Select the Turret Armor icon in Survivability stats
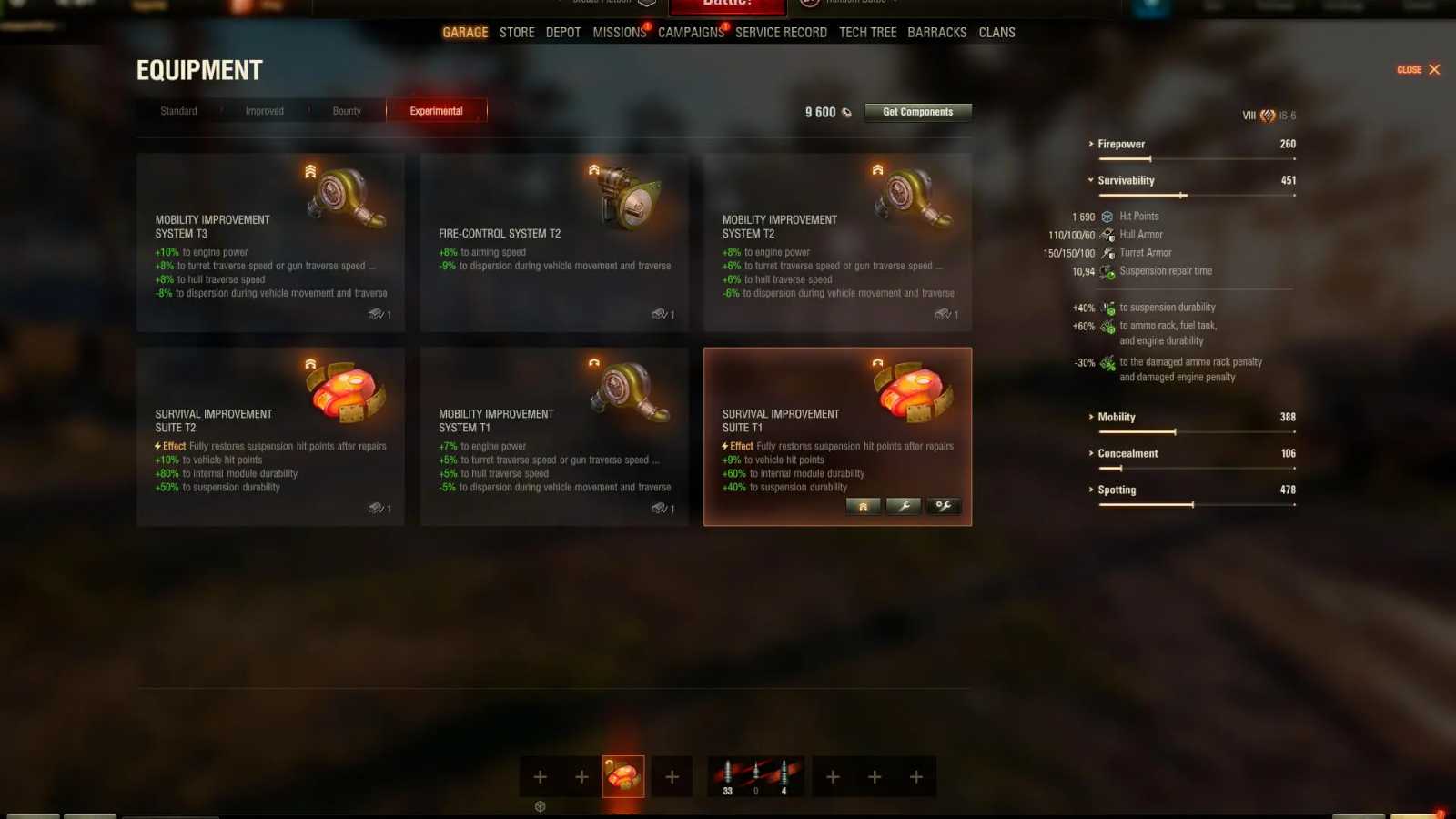 point(1107,252)
